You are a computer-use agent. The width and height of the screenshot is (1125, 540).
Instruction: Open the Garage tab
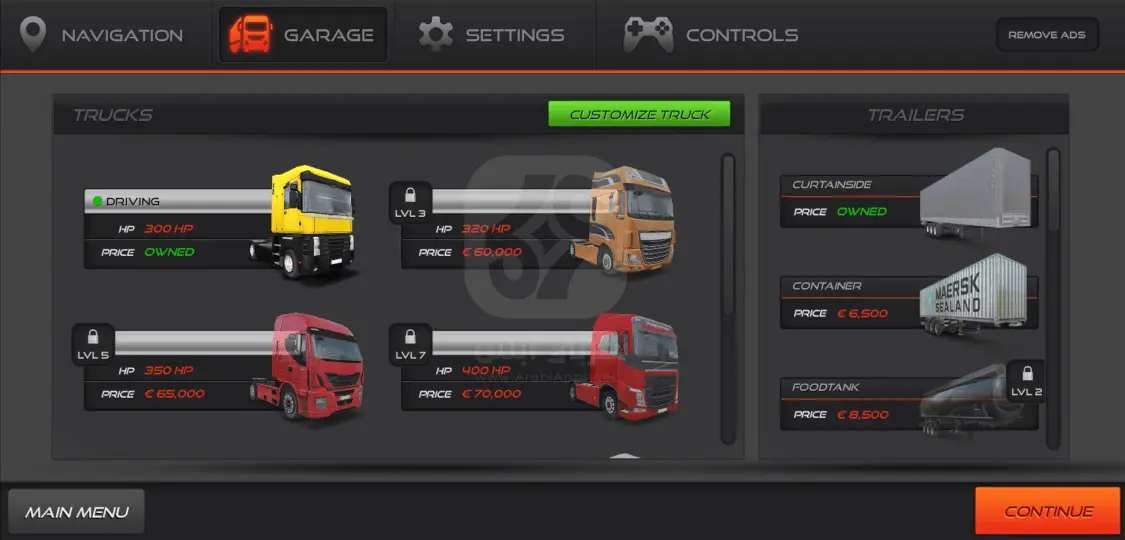303,35
